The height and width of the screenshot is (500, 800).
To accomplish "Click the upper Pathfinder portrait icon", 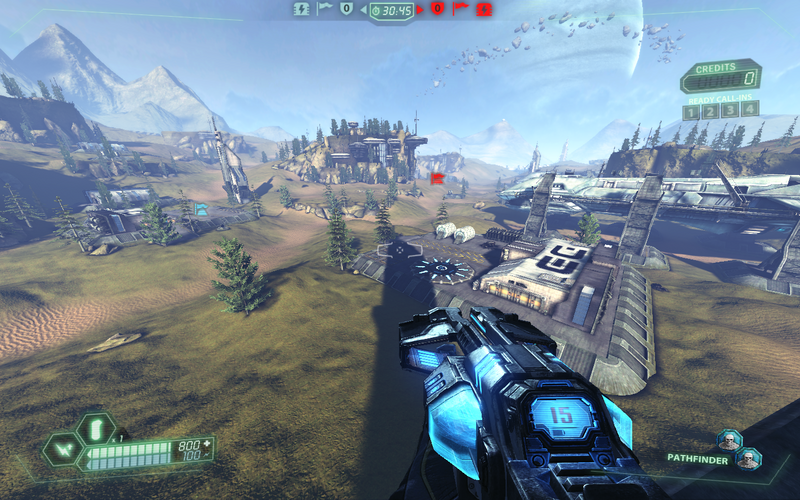I will point(730,441).
